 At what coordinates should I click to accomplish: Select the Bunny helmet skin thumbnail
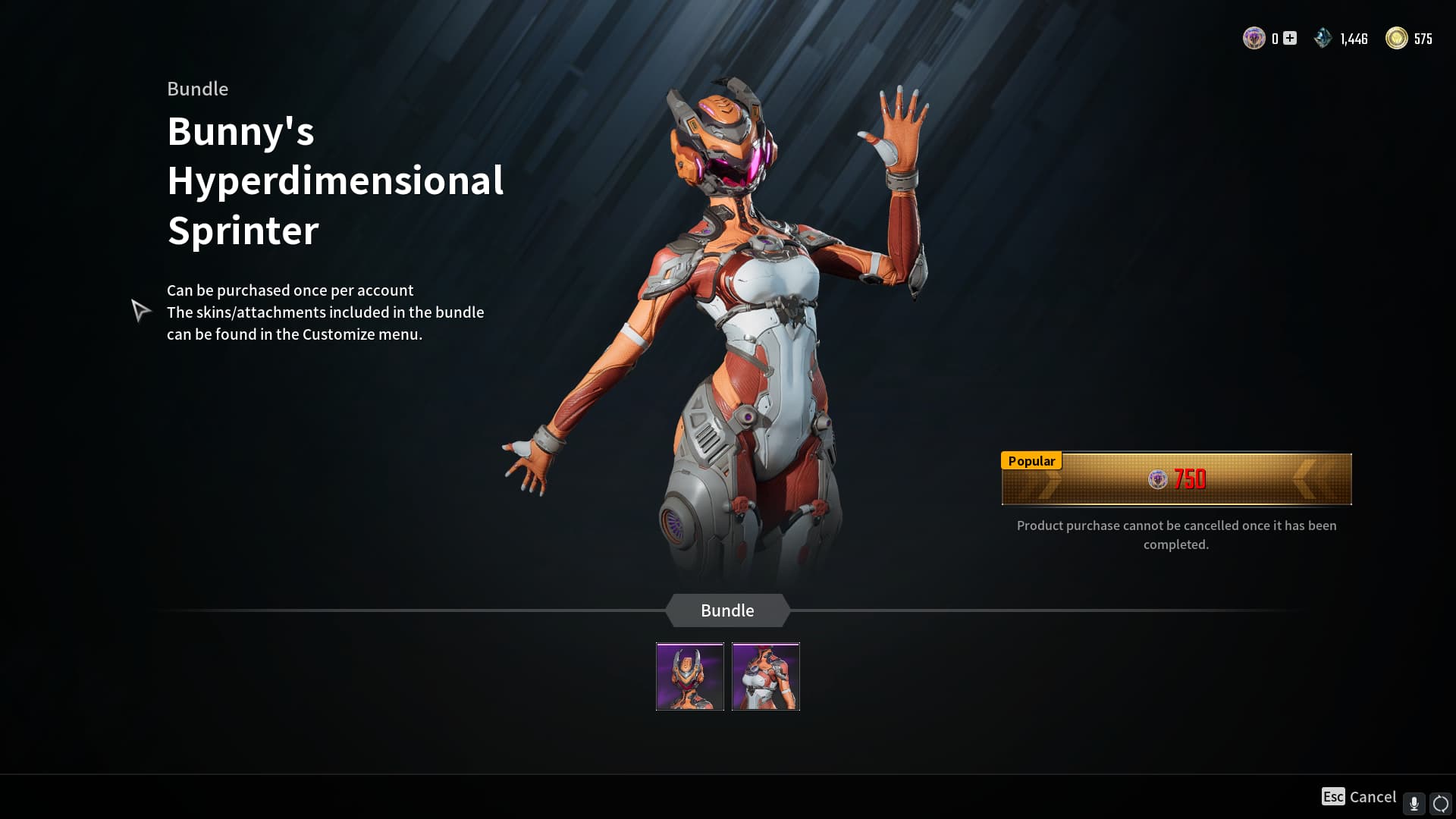coord(689,676)
